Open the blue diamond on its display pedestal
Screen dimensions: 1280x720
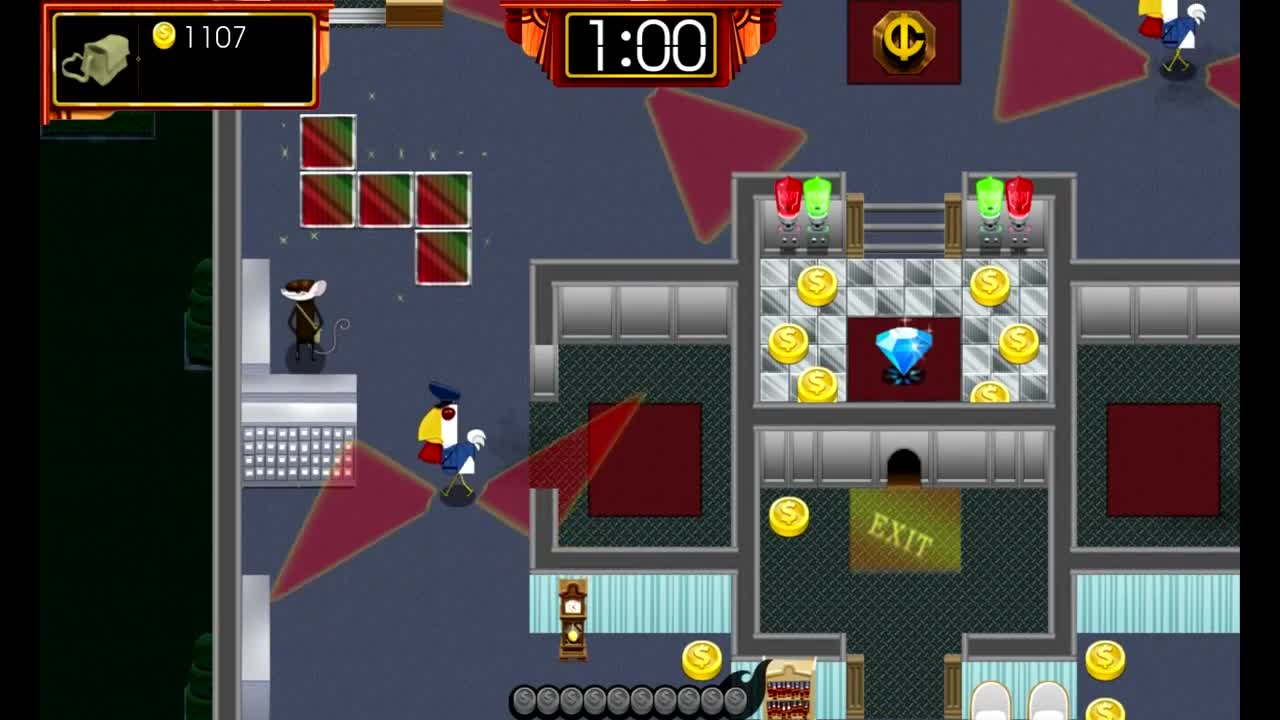click(903, 350)
